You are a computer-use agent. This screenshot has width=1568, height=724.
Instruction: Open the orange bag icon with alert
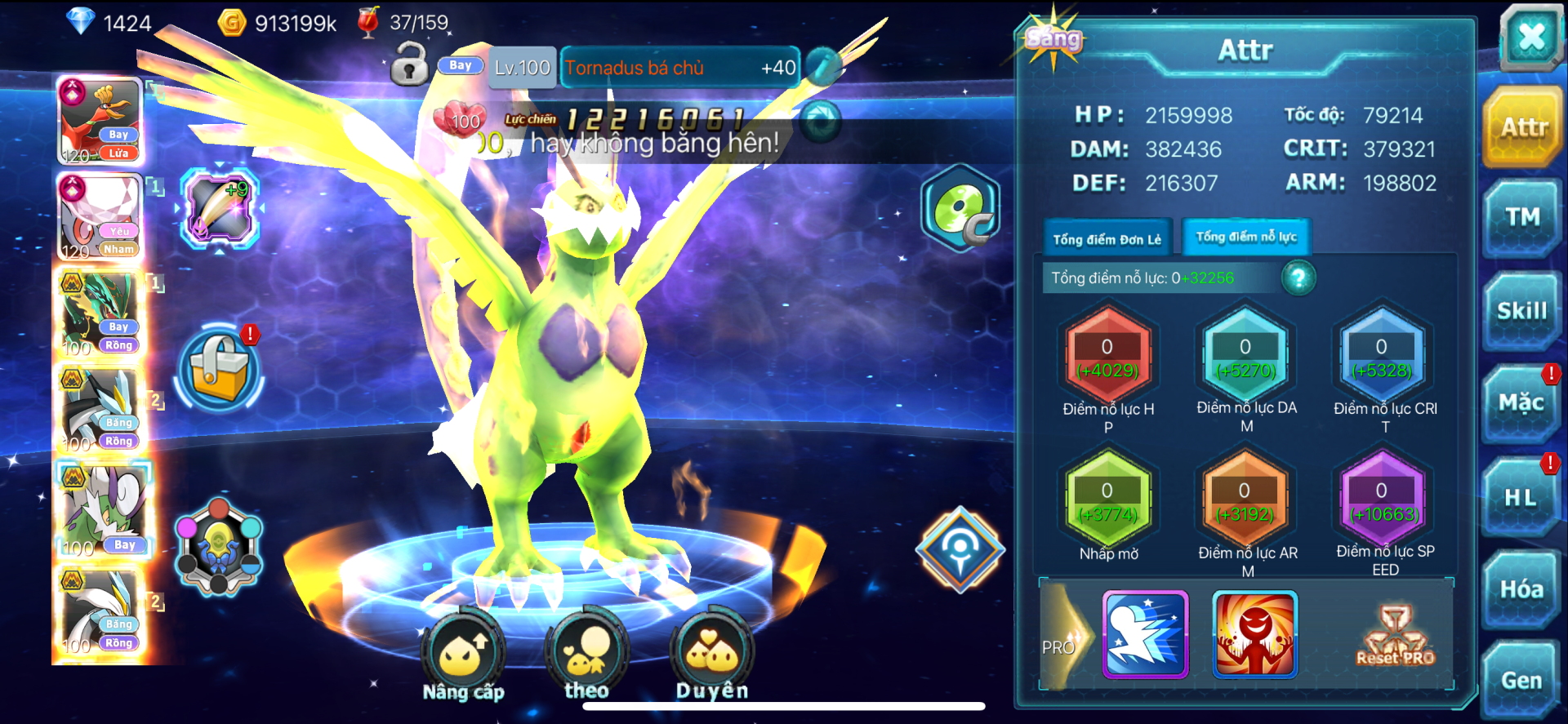pyautogui.click(x=219, y=368)
